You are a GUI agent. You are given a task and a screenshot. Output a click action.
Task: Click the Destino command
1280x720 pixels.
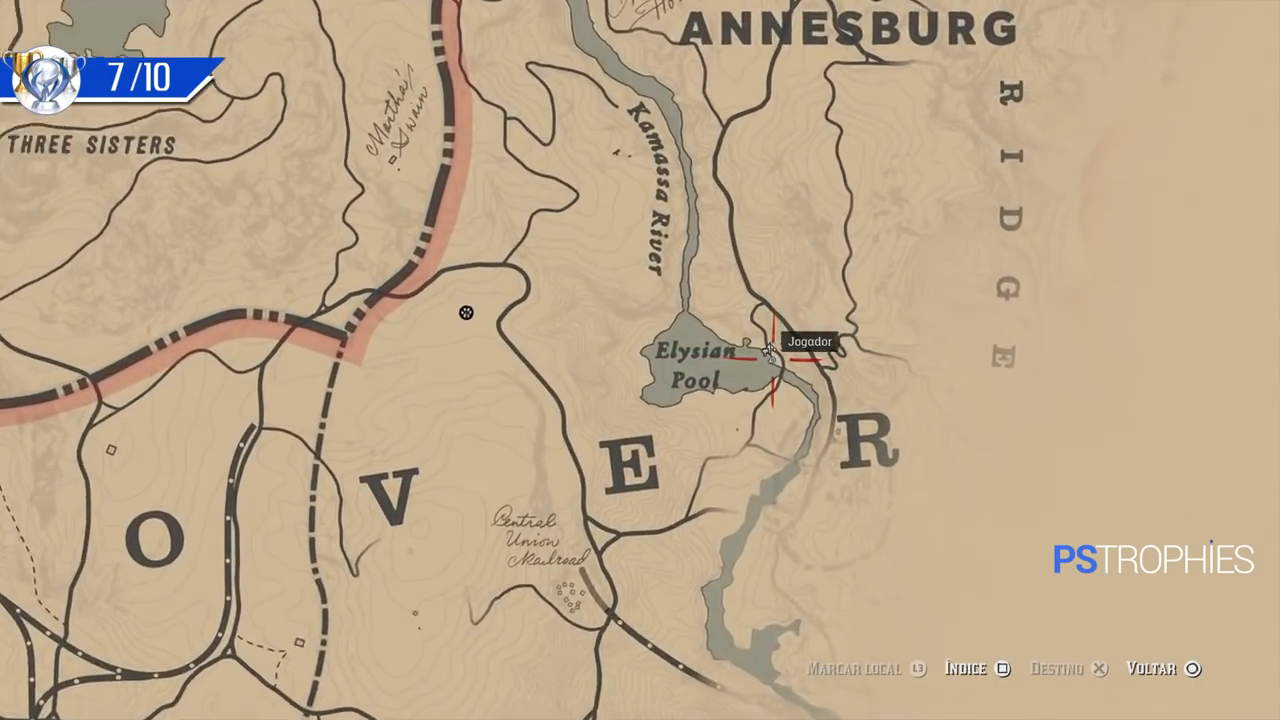[1056, 669]
